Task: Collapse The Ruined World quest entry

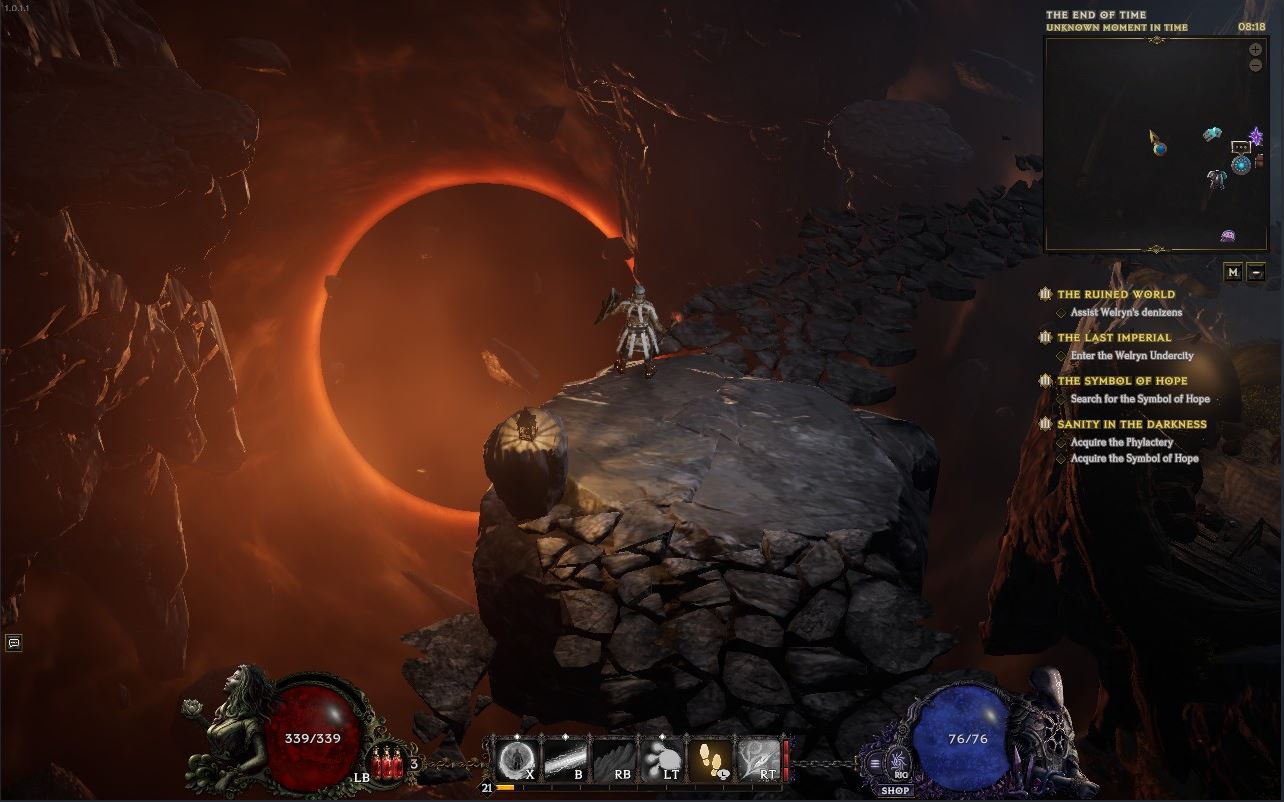Action: click(1045, 294)
